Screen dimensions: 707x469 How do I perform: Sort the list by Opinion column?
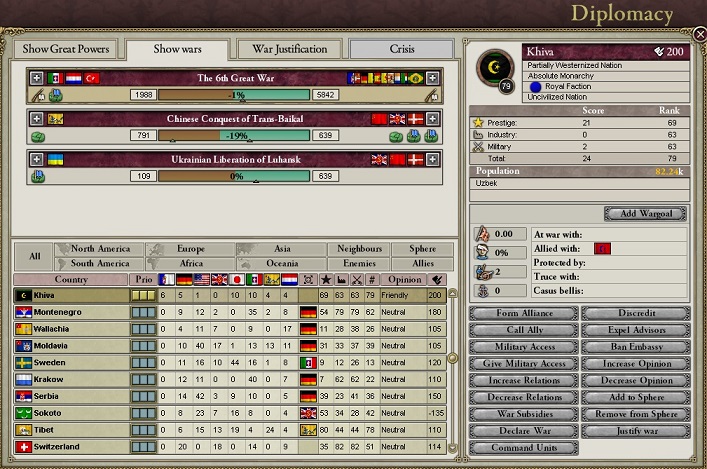pyautogui.click(x=404, y=279)
